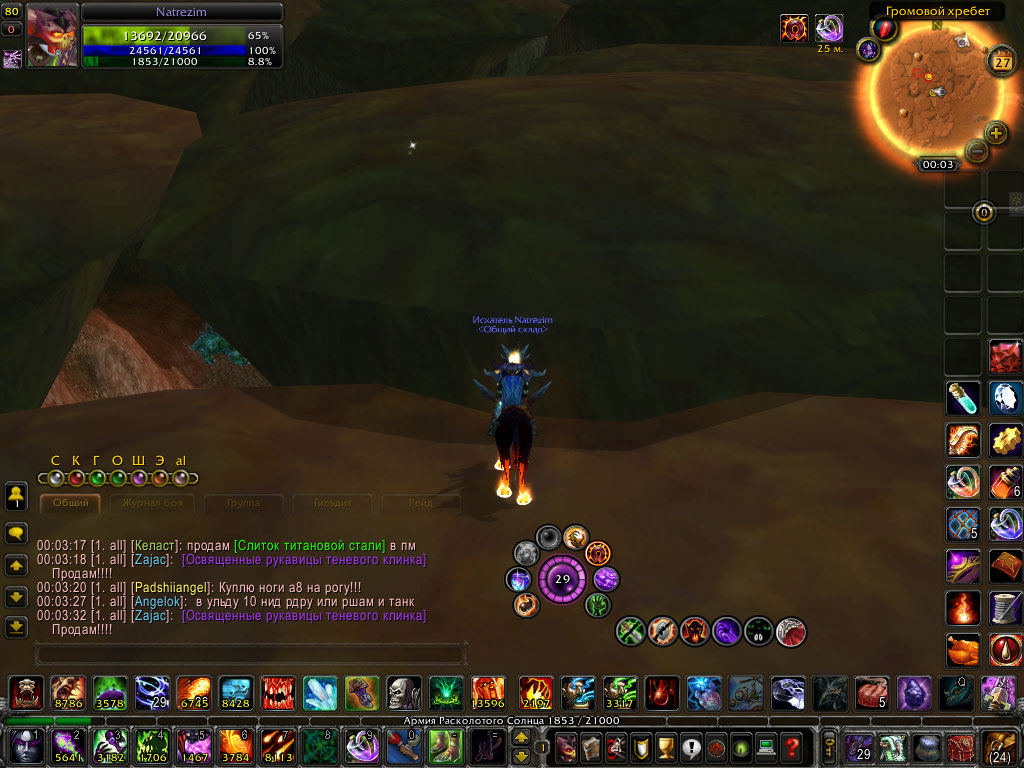
Task: Click the Слиток титановой стали item link
Action: 309,546
